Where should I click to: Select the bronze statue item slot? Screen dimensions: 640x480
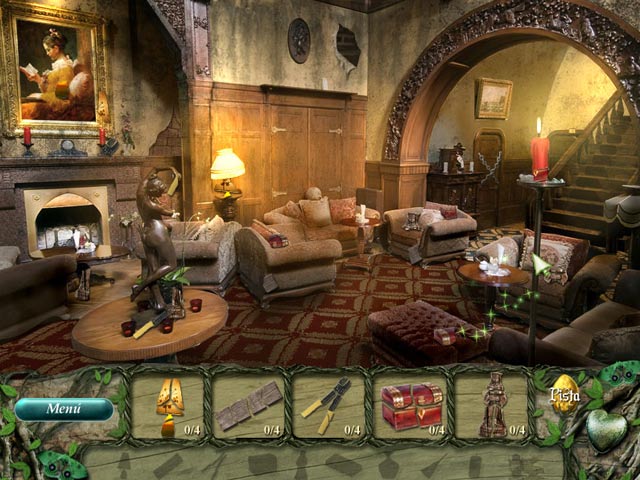coord(492,406)
